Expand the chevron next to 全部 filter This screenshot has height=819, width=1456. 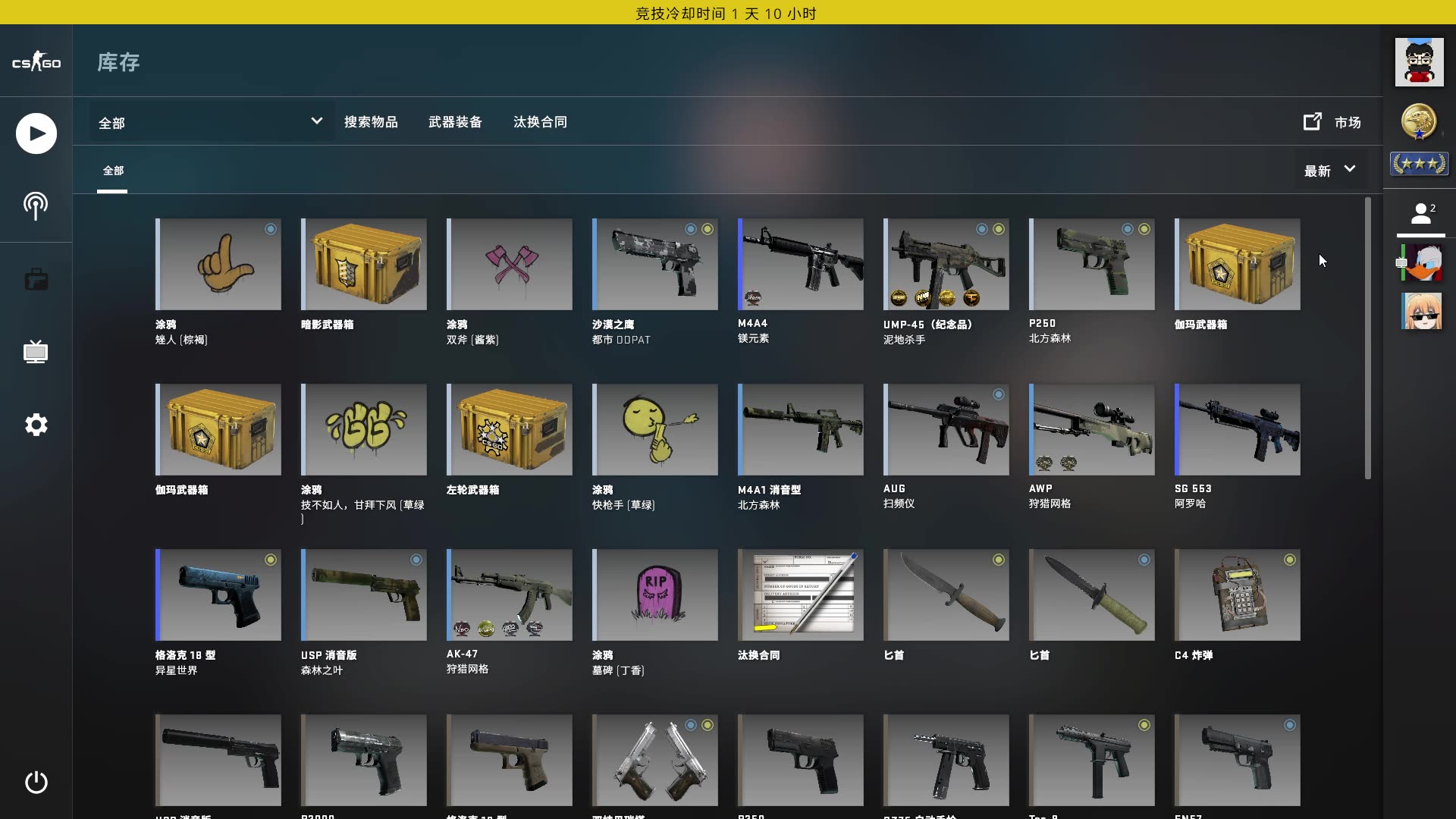(x=316, y=121)
